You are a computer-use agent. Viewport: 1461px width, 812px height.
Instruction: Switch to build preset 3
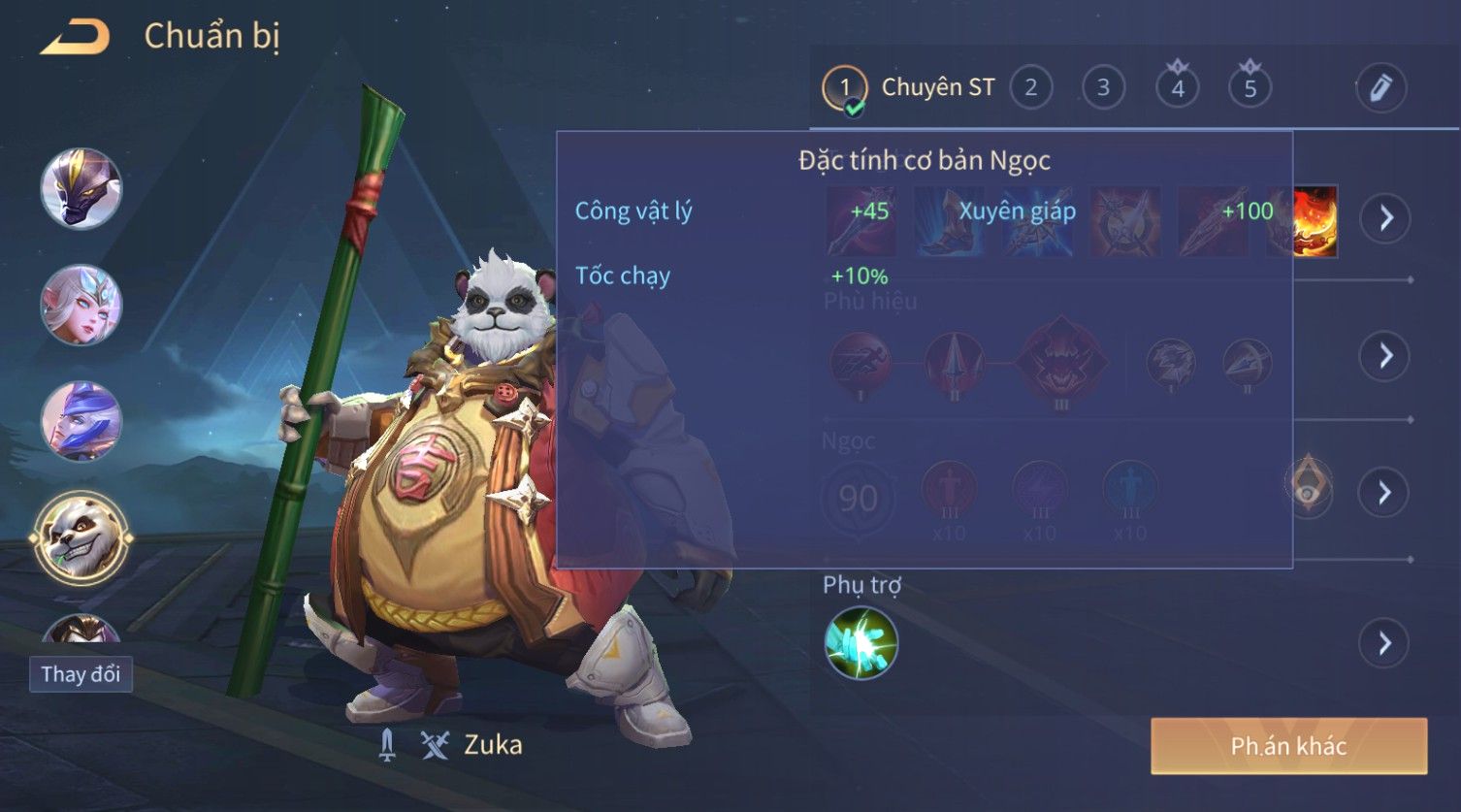coord(1103,88)
